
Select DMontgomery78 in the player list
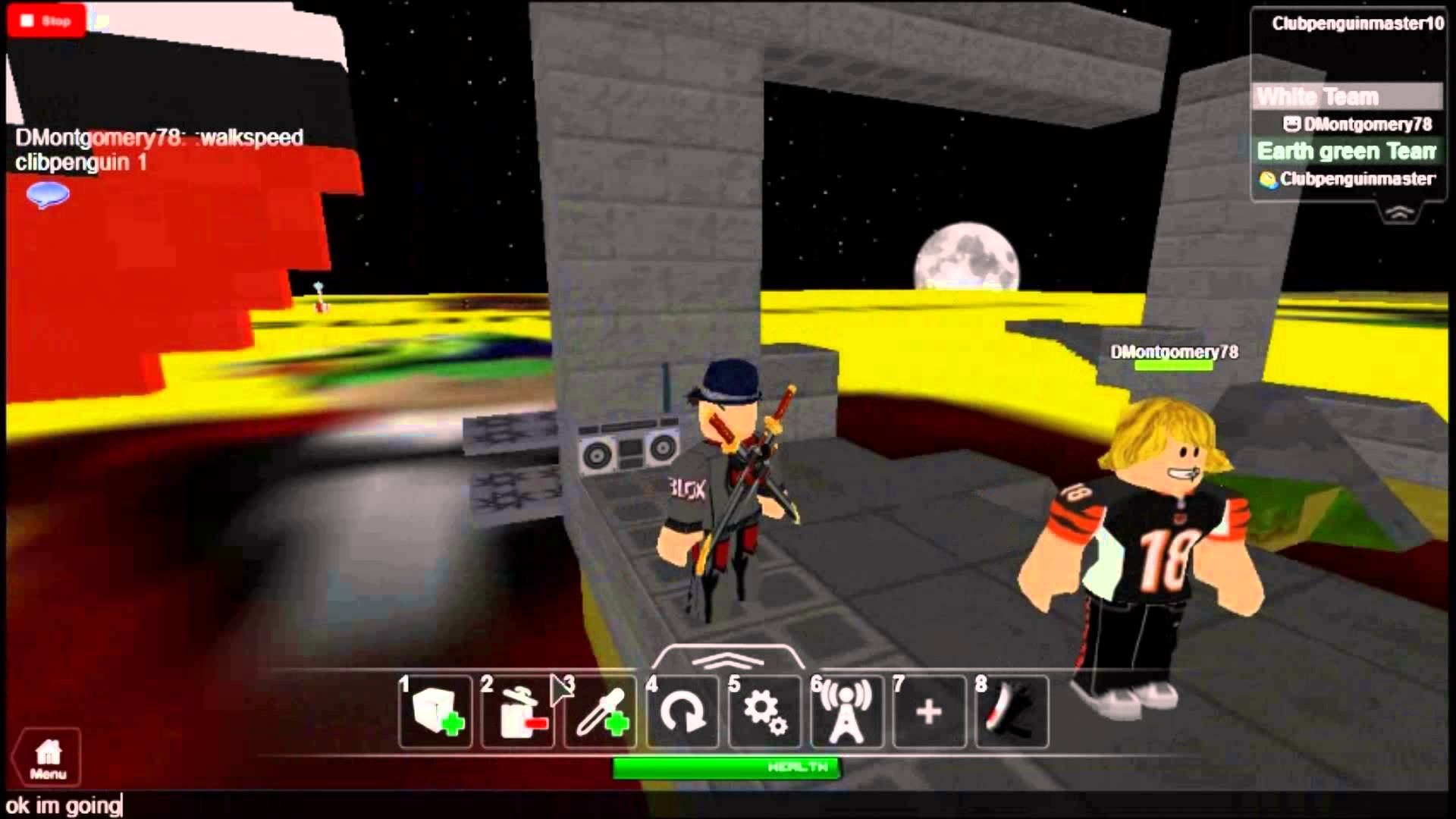click(x=1357, y=124)
